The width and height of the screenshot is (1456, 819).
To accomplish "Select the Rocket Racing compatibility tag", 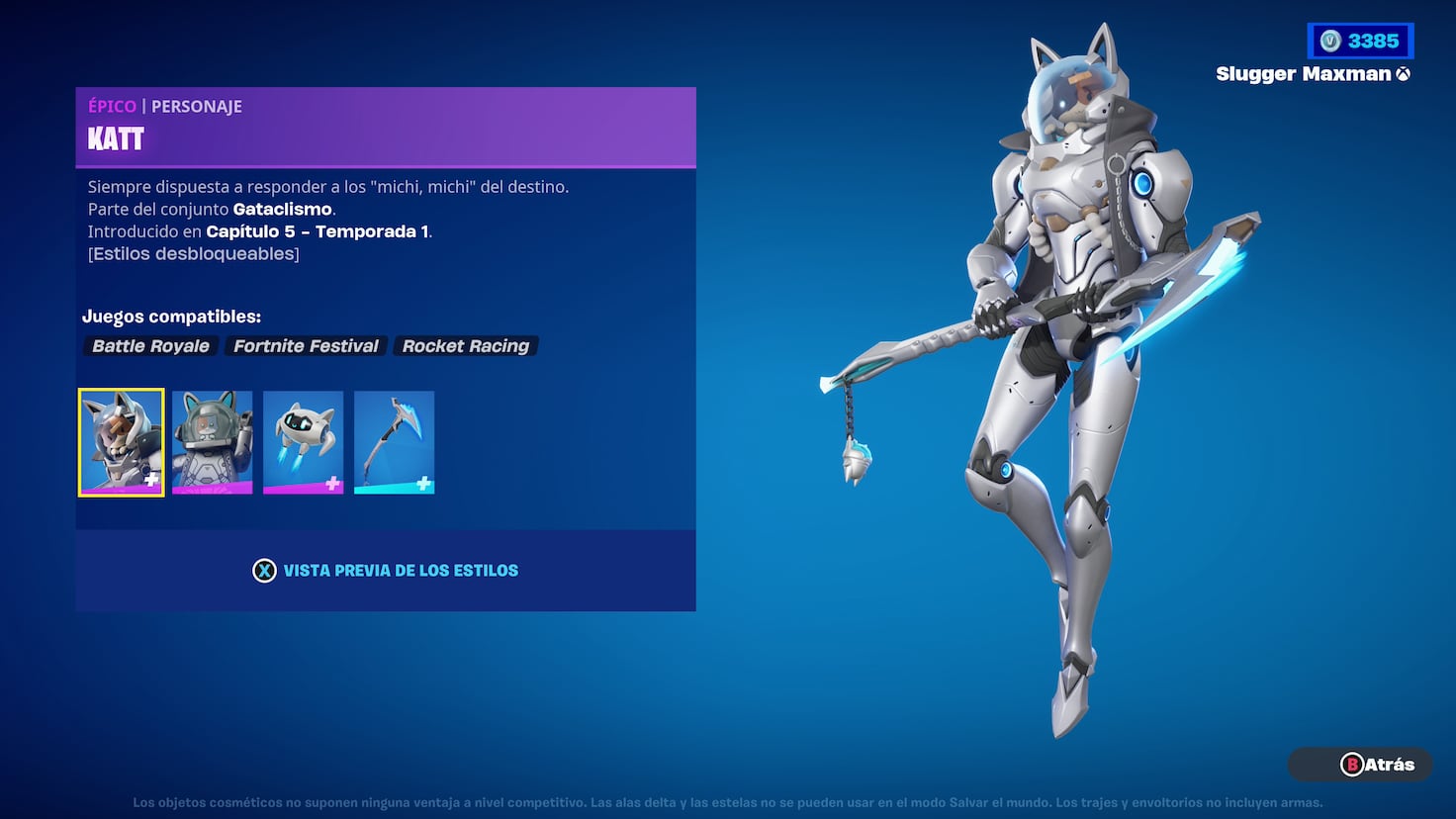I will pos(465,345).
